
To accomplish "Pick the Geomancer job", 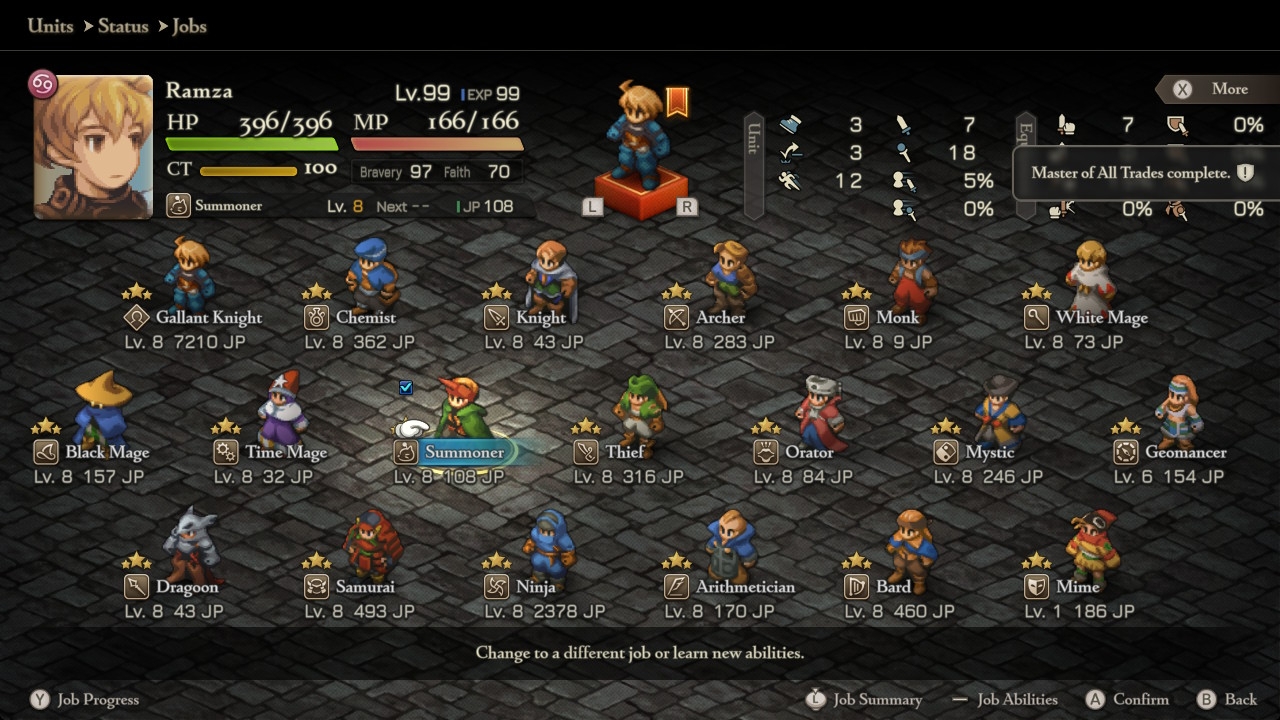I will pos(1185,452).
